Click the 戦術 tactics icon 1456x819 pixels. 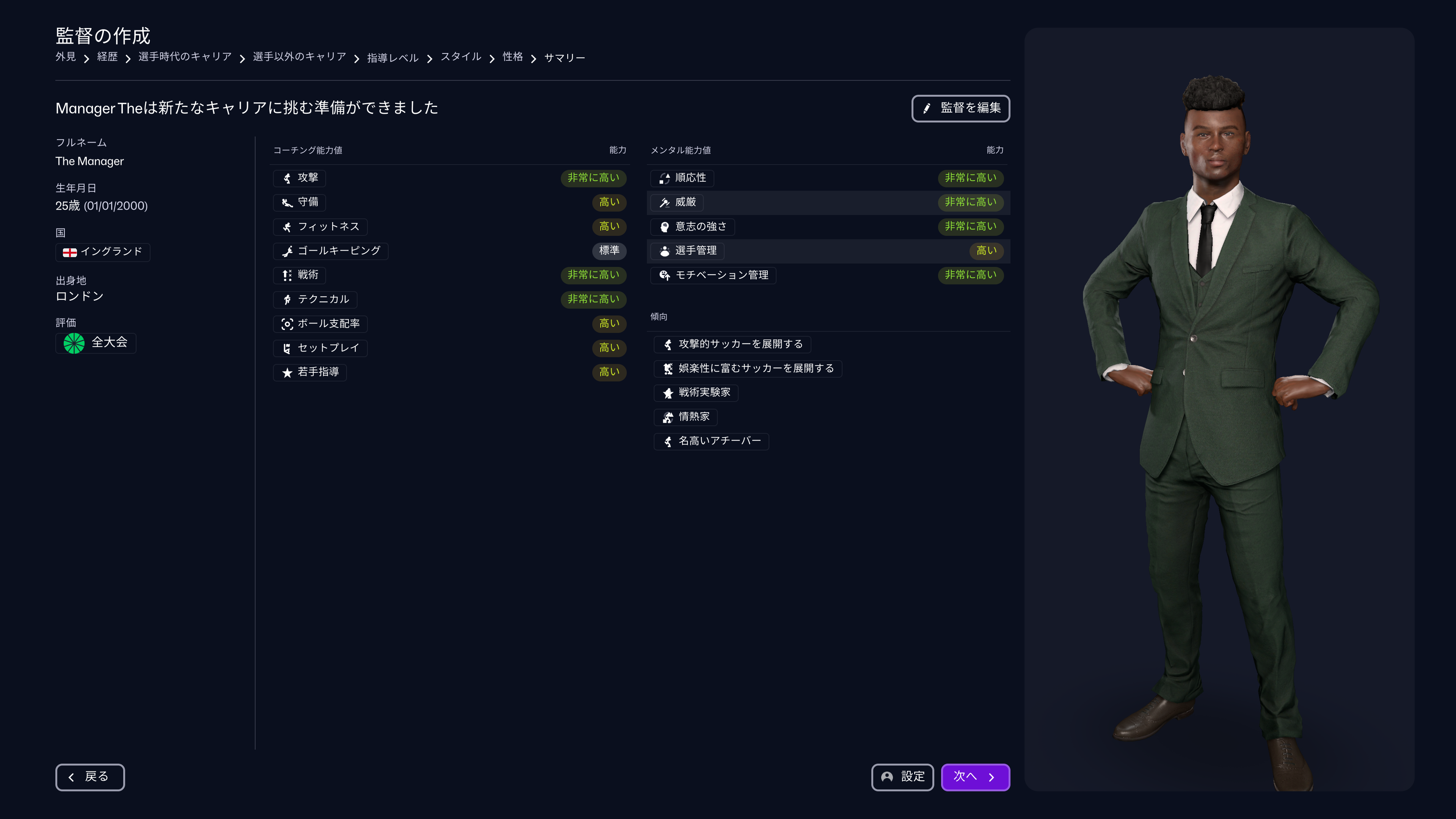click(x=287, y=275)
